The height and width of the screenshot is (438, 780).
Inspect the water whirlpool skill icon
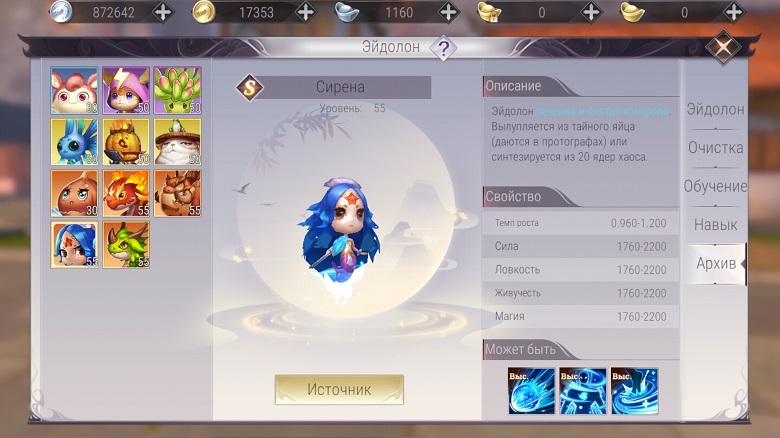(635, 391)
